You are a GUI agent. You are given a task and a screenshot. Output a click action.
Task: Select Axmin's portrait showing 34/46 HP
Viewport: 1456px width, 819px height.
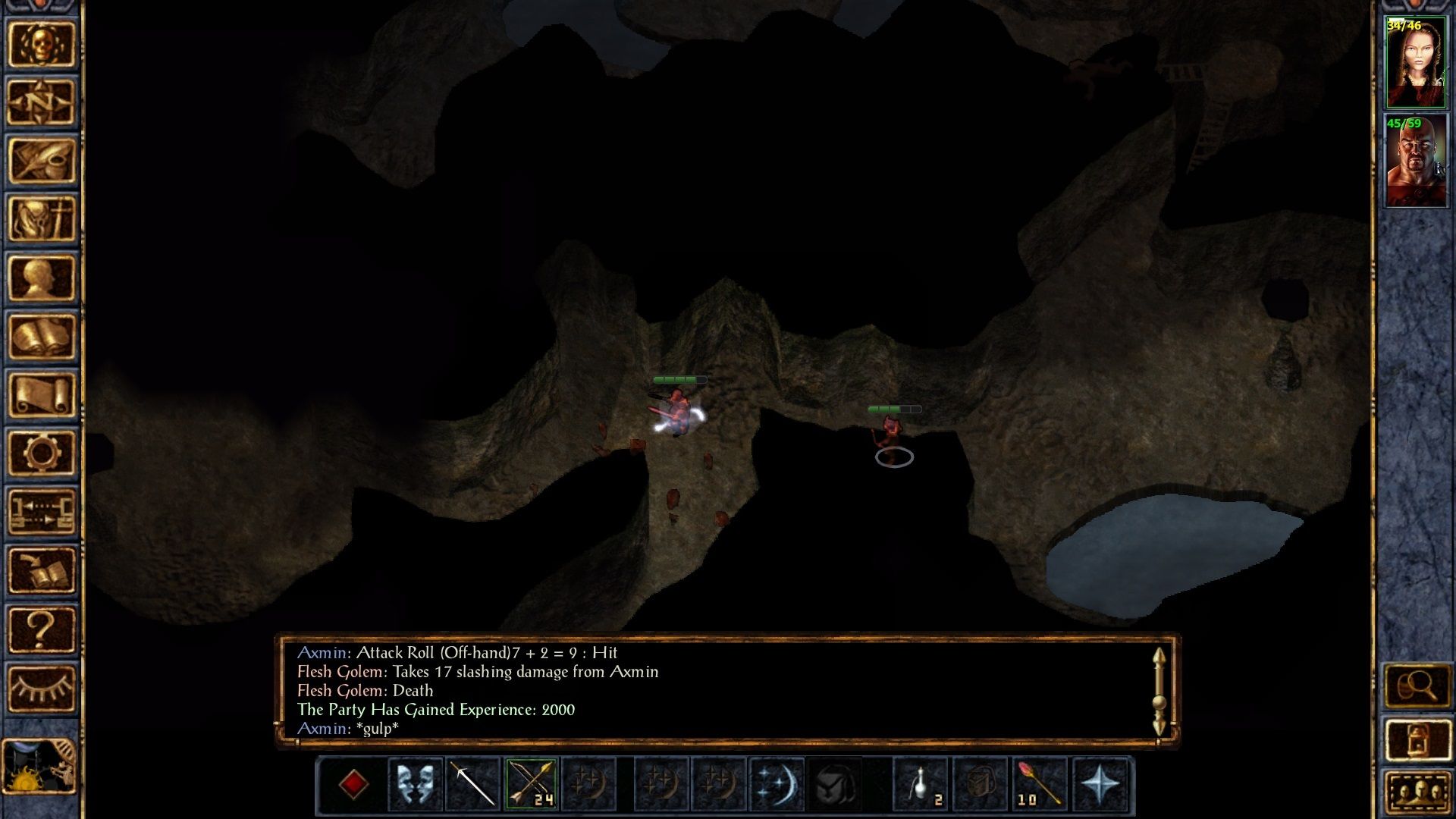coord(1417,61)
